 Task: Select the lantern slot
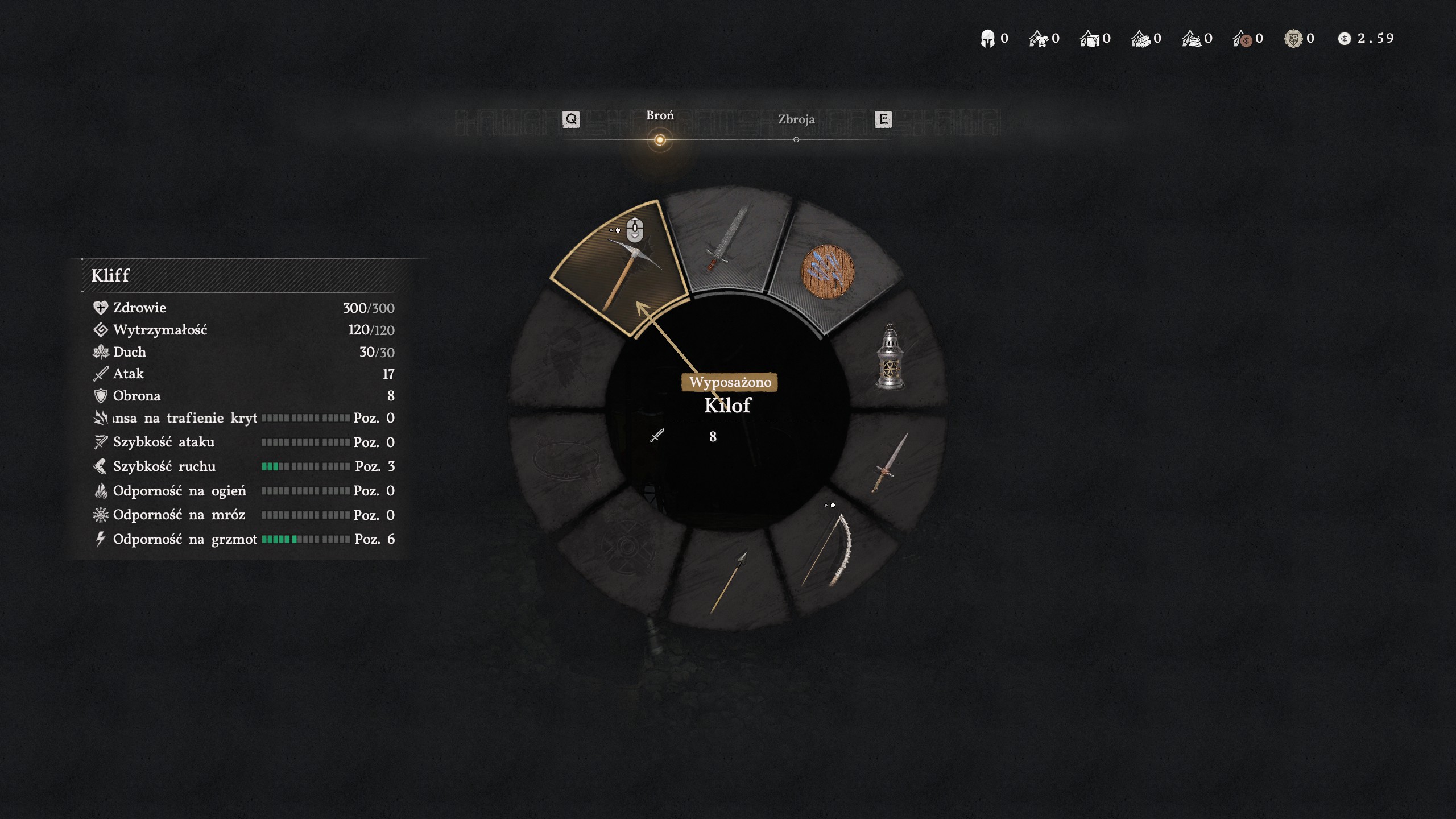890,357
